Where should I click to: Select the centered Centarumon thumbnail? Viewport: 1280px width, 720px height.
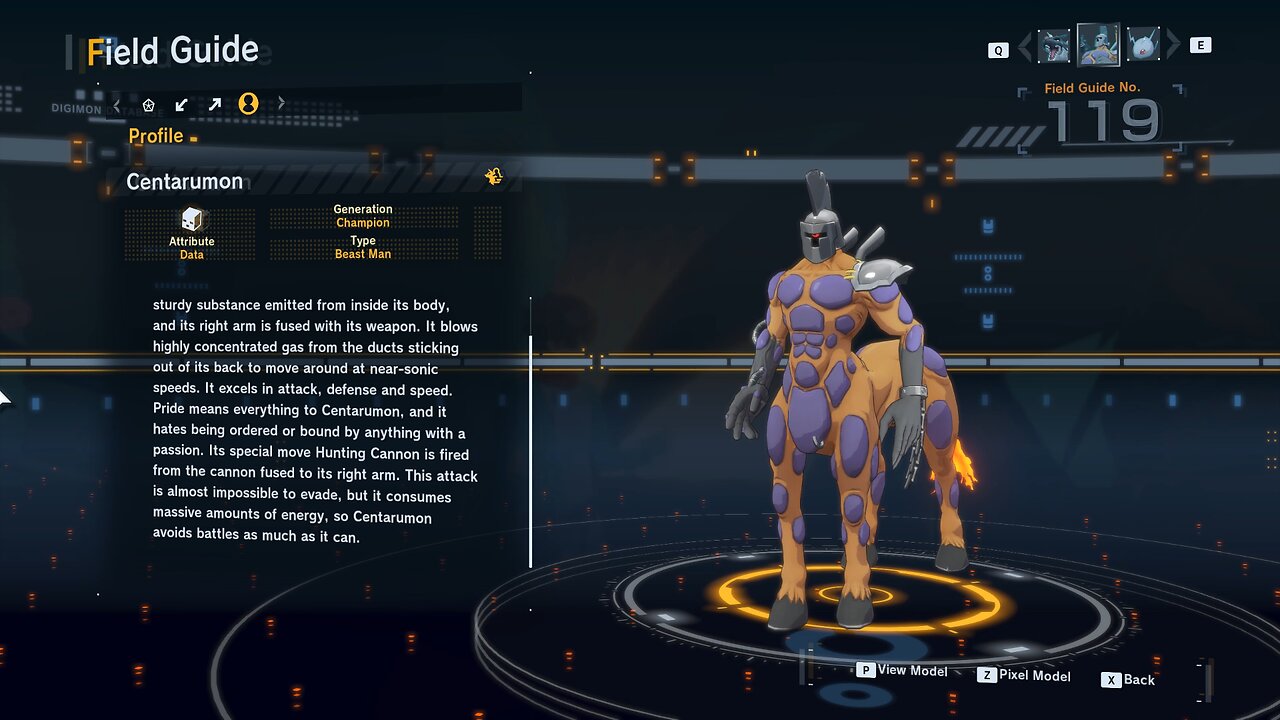click(x=1098, y=45)
